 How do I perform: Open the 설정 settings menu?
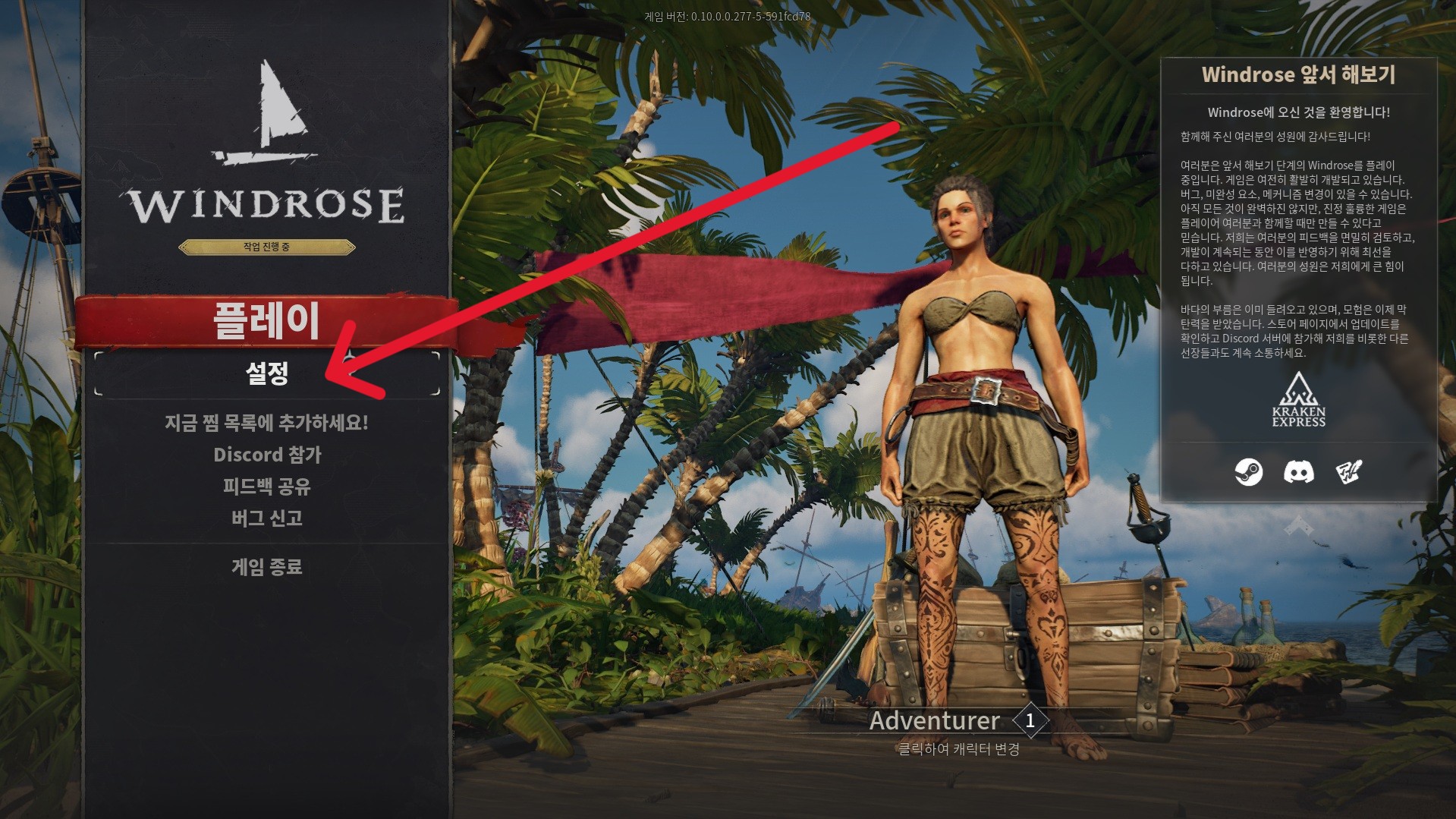coord(266,373)
